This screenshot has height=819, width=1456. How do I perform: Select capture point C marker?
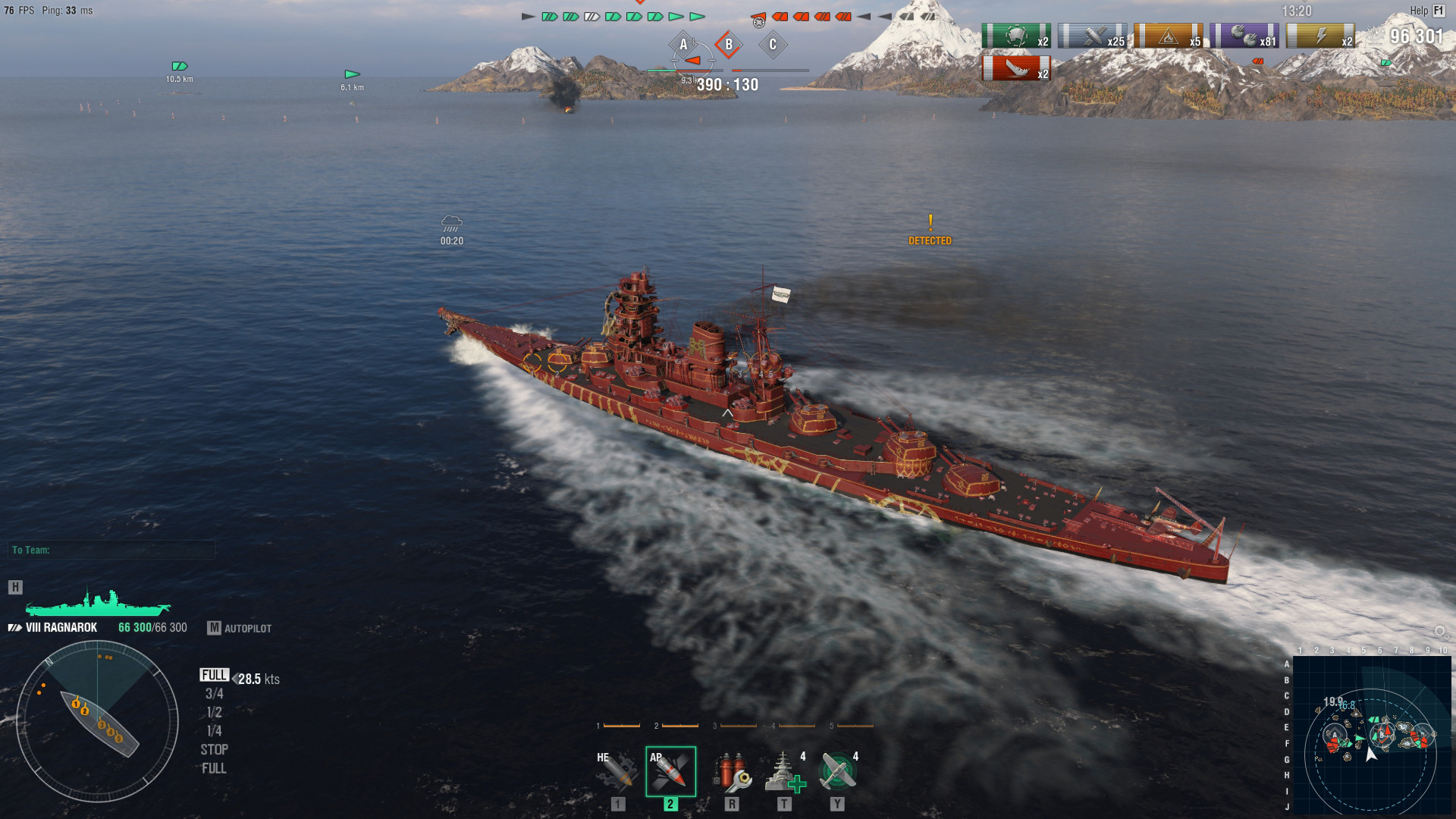773,45
